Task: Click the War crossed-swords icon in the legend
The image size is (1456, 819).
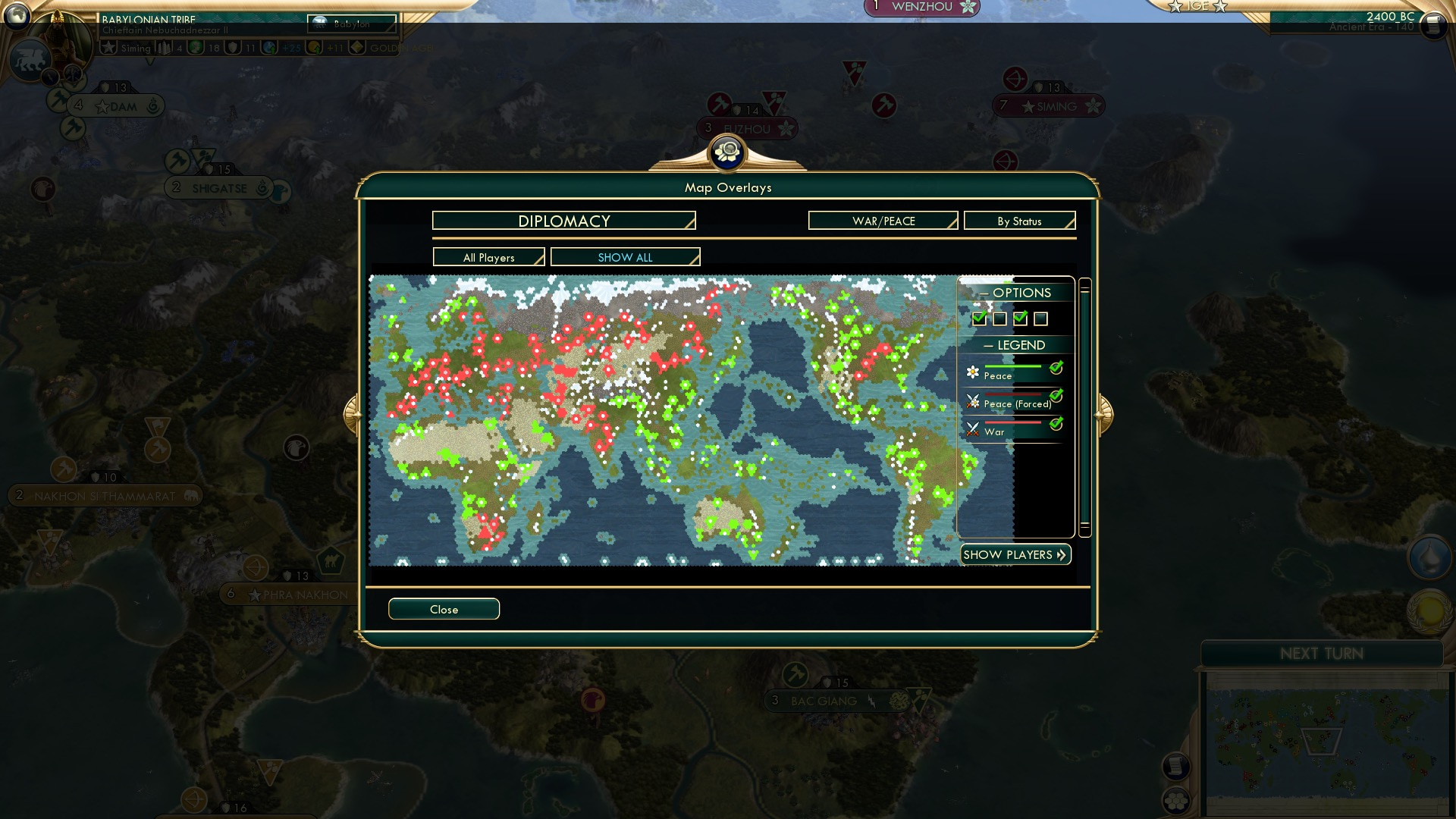Action: point(973,429)
